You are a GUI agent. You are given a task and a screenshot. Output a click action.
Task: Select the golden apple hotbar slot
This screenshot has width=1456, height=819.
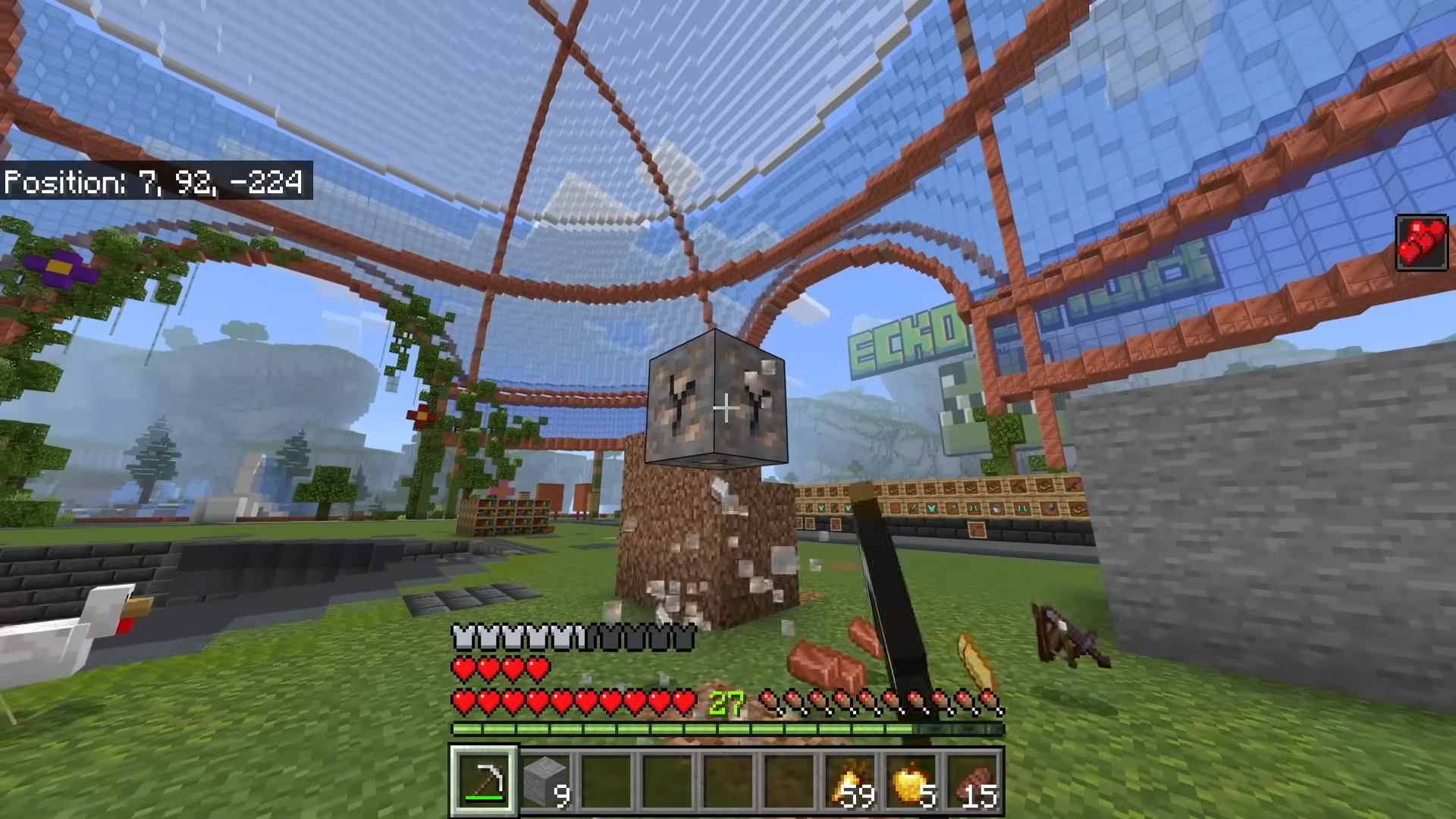(912, 781)
